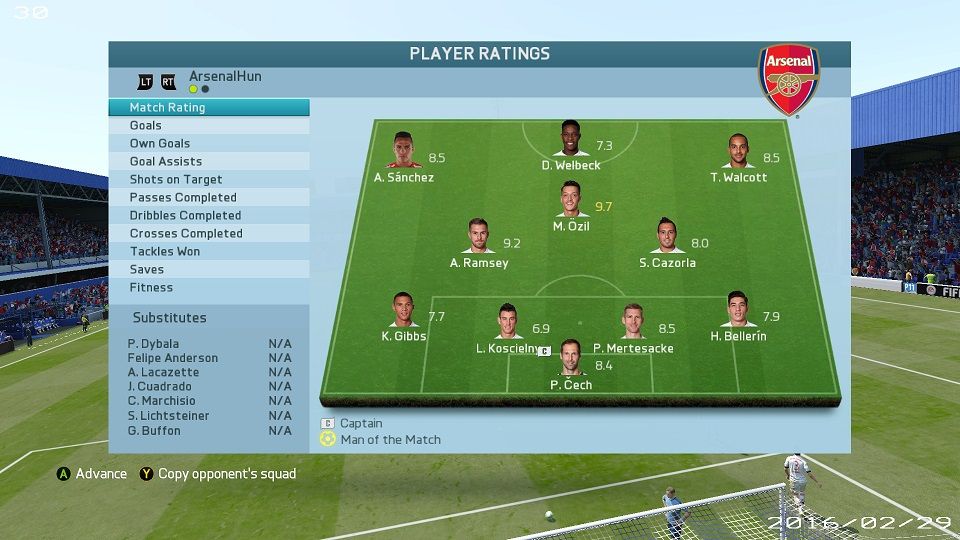Screen dimensions: 960x540
Task: Open the Goal Assists stat
Action: (x=209, y=161)
